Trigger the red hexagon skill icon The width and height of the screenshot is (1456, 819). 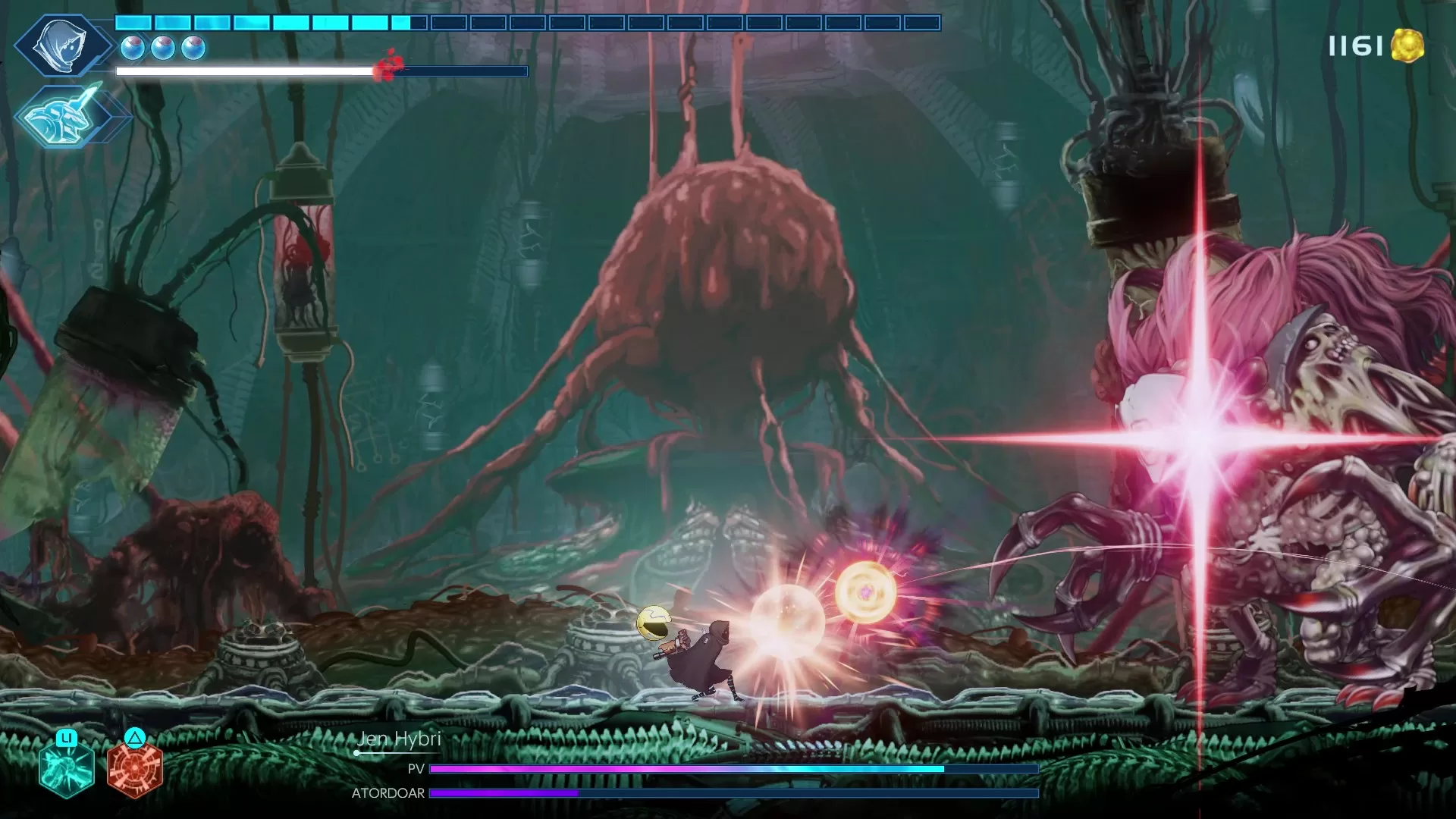134,768
